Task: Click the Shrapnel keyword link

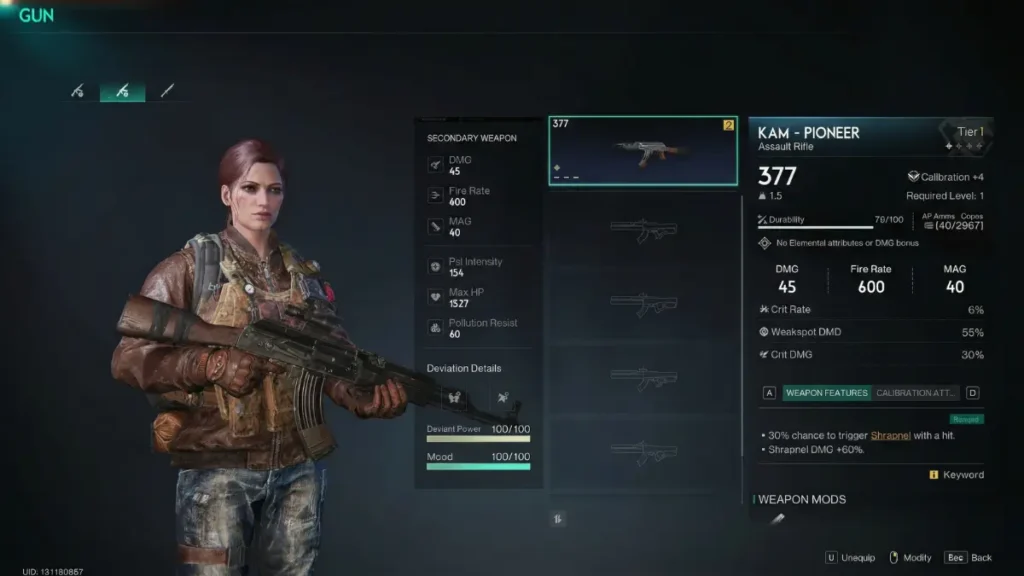Action: click(x=890, y=436)
